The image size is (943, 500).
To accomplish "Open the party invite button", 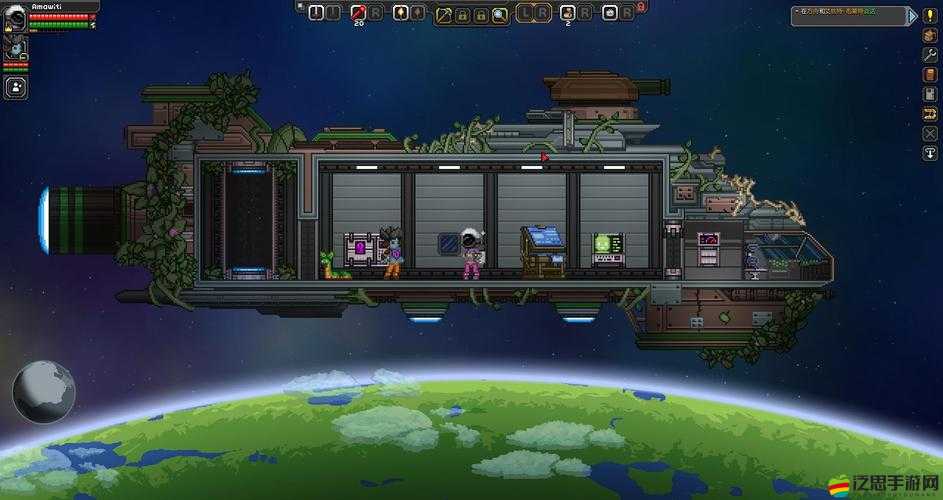I will (x=15, y=87).
